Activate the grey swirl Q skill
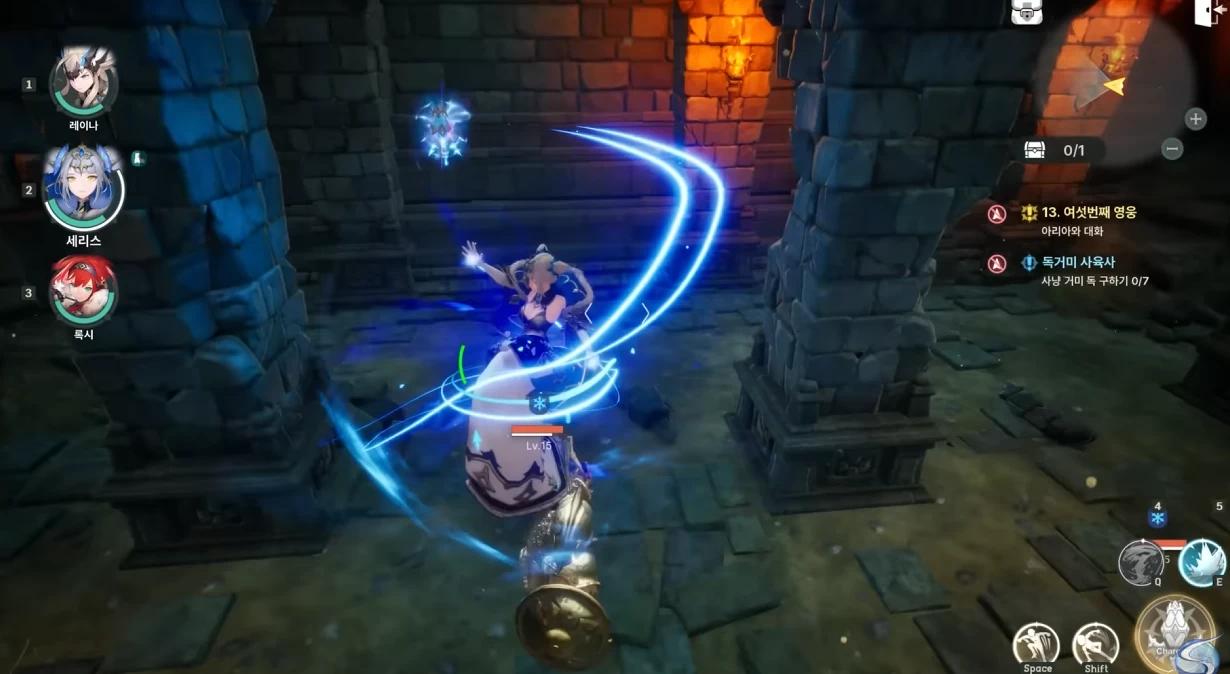Viewport: 1230px width, 674px height. click(x=1140, y=561)
